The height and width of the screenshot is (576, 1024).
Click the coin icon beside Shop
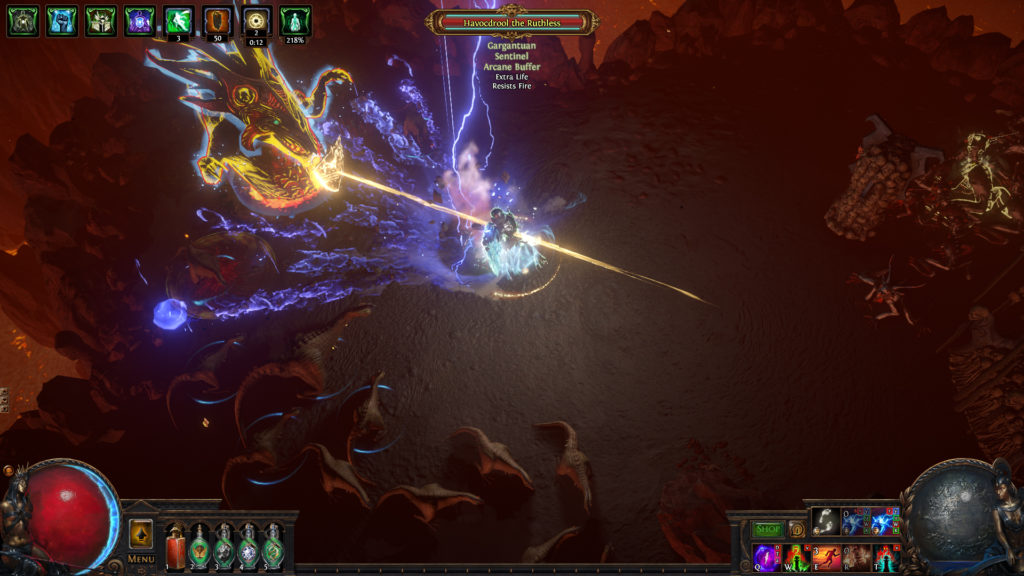[797, 529]
